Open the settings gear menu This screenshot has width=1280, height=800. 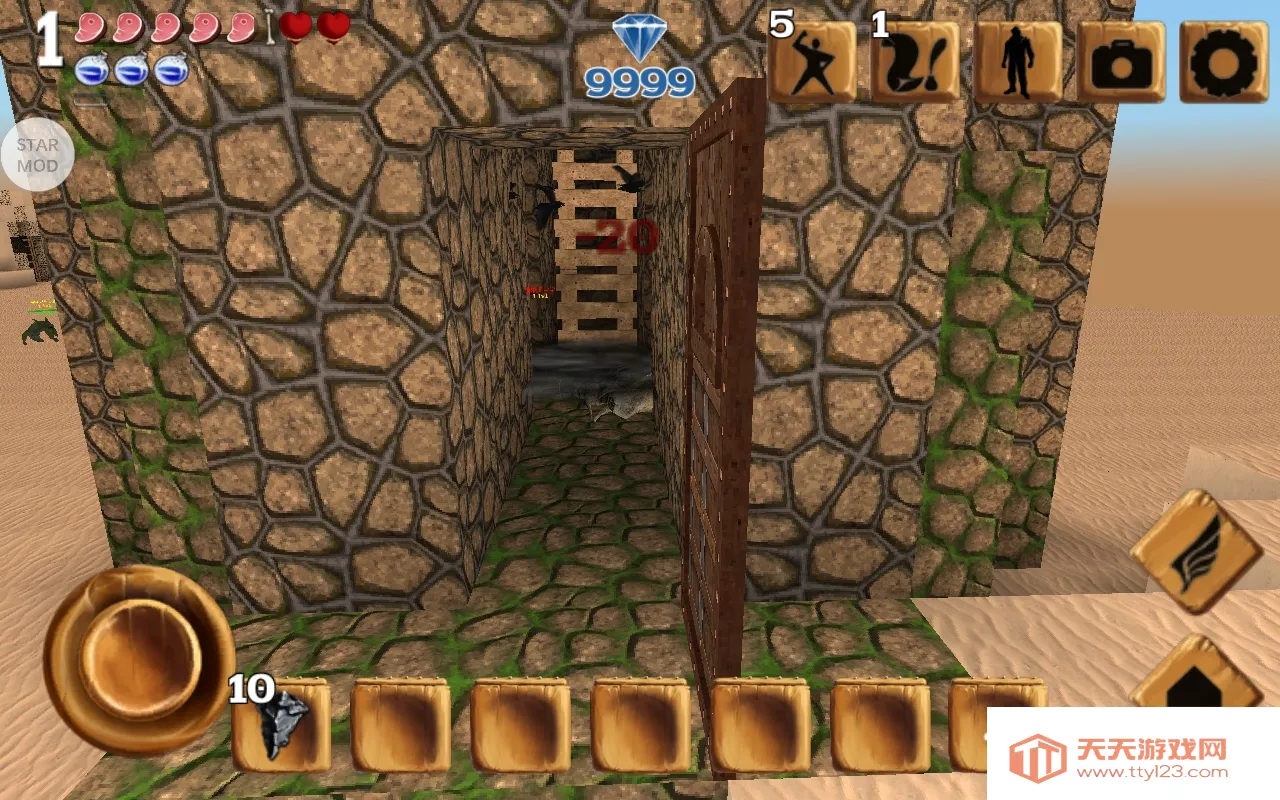(x=1217, y=62)
